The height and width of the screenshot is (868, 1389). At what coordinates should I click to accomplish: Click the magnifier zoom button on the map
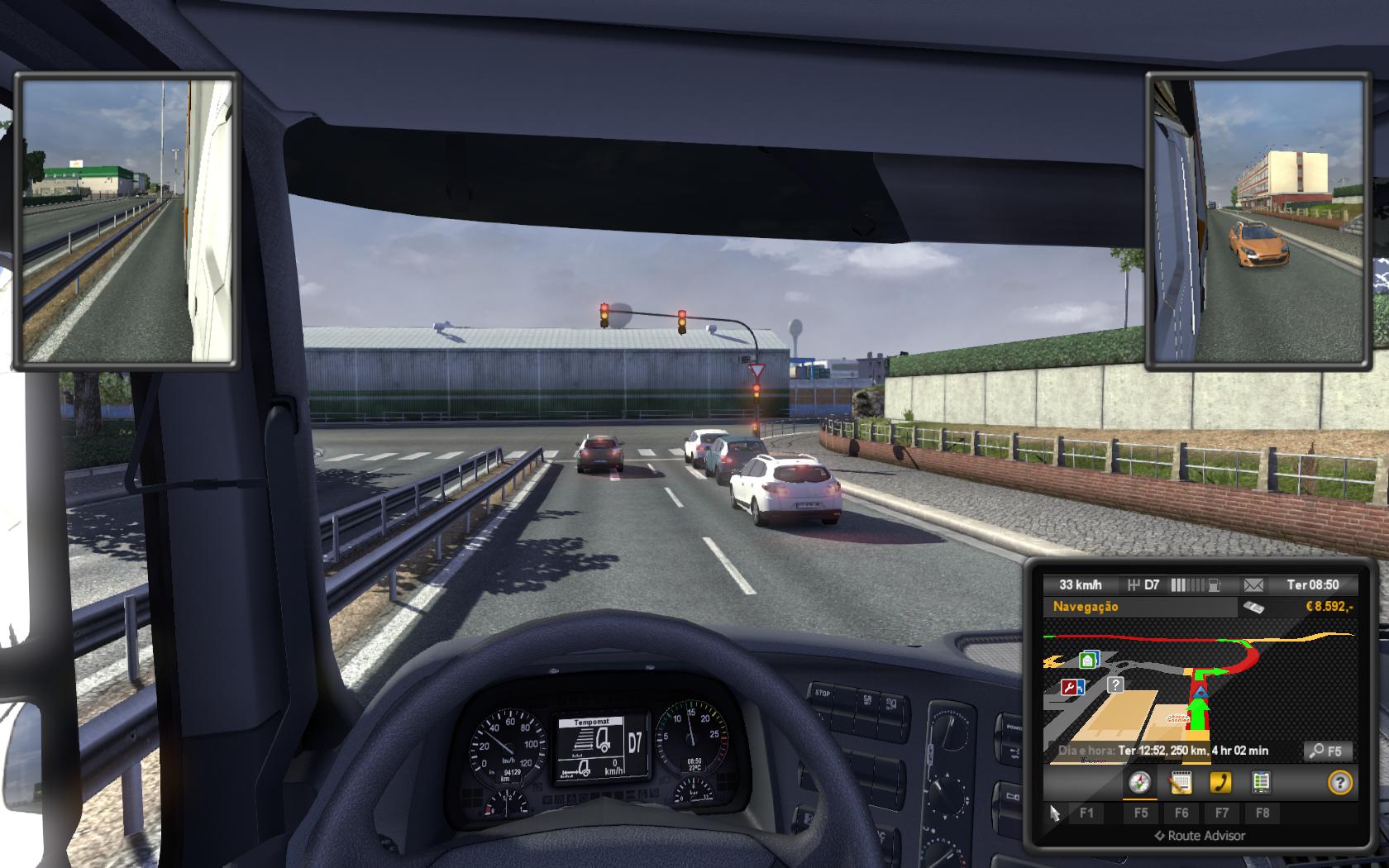tap(1328, 751)
